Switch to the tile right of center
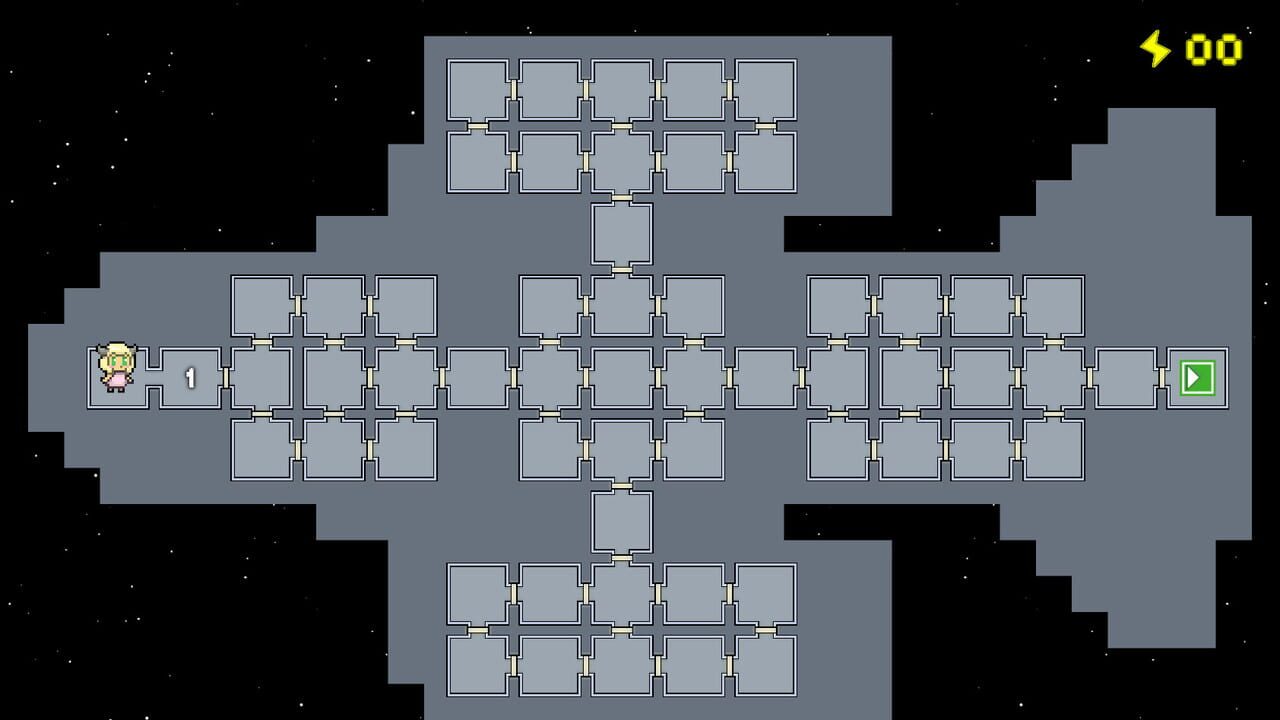Image resolution: width=1280 pixels, height=720 pixels. tap(693, 378)
